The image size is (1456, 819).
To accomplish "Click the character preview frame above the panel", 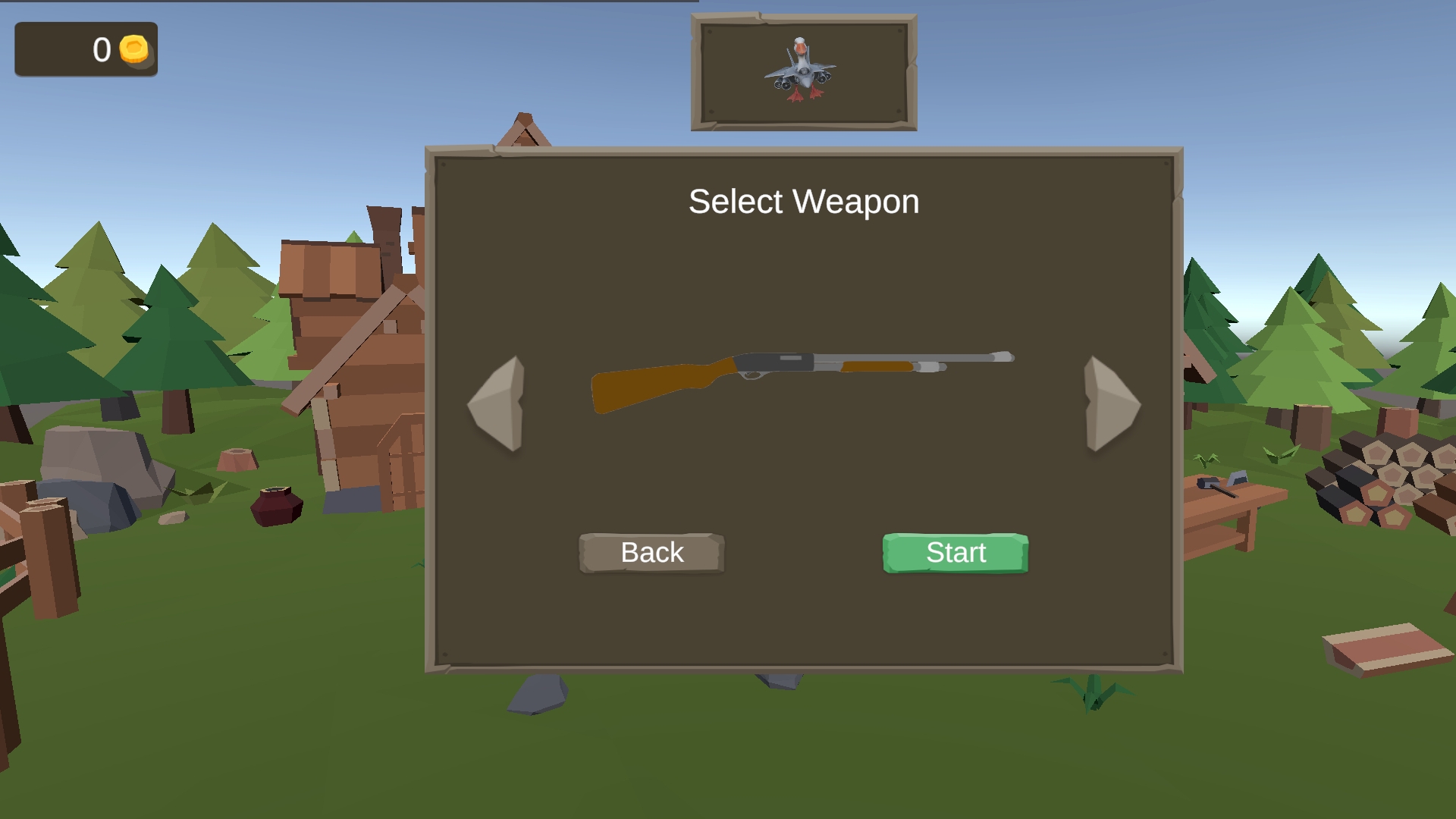I will coord(802,72).
